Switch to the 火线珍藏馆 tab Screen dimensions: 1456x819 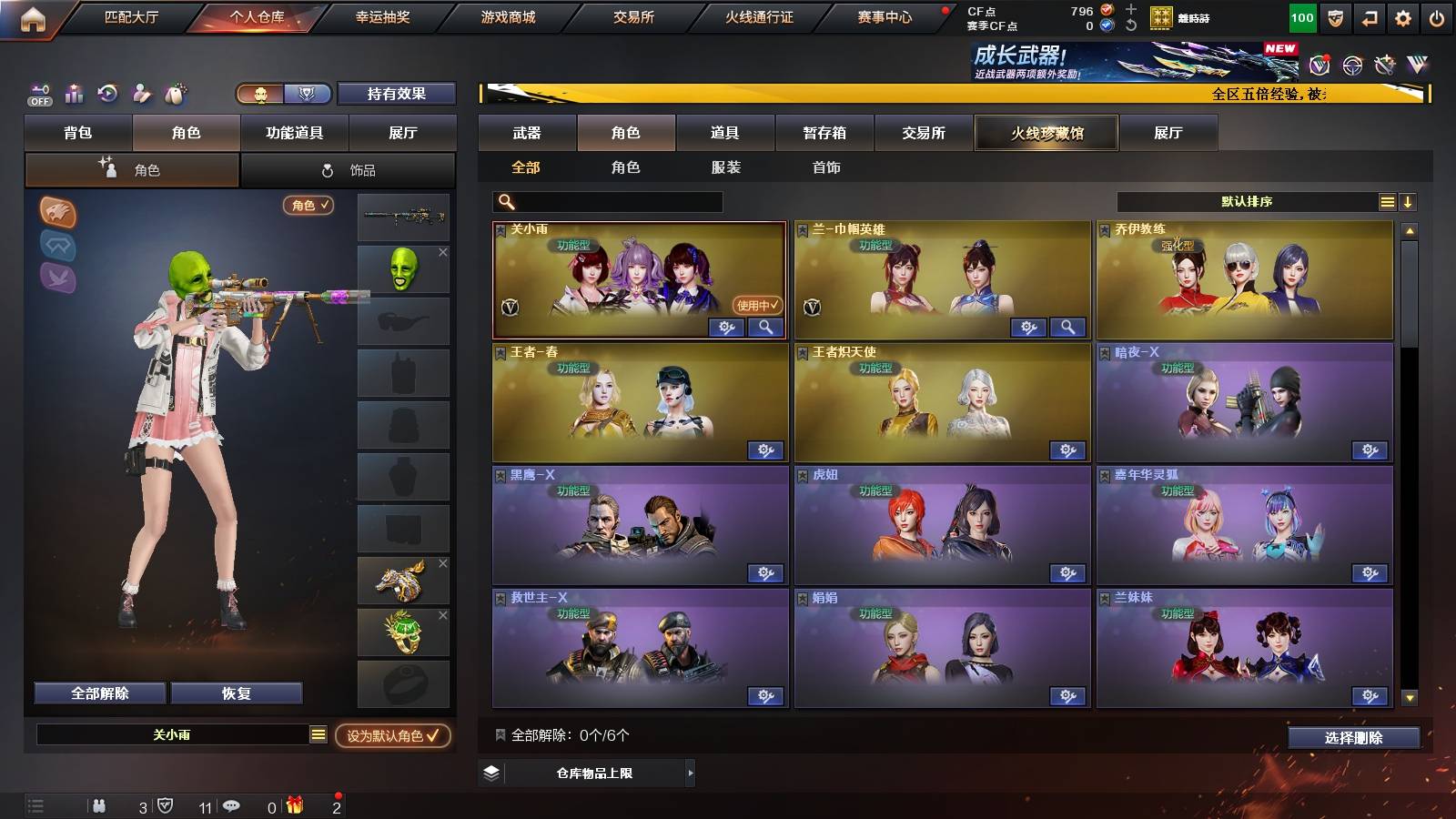(x=1046, y=133)
